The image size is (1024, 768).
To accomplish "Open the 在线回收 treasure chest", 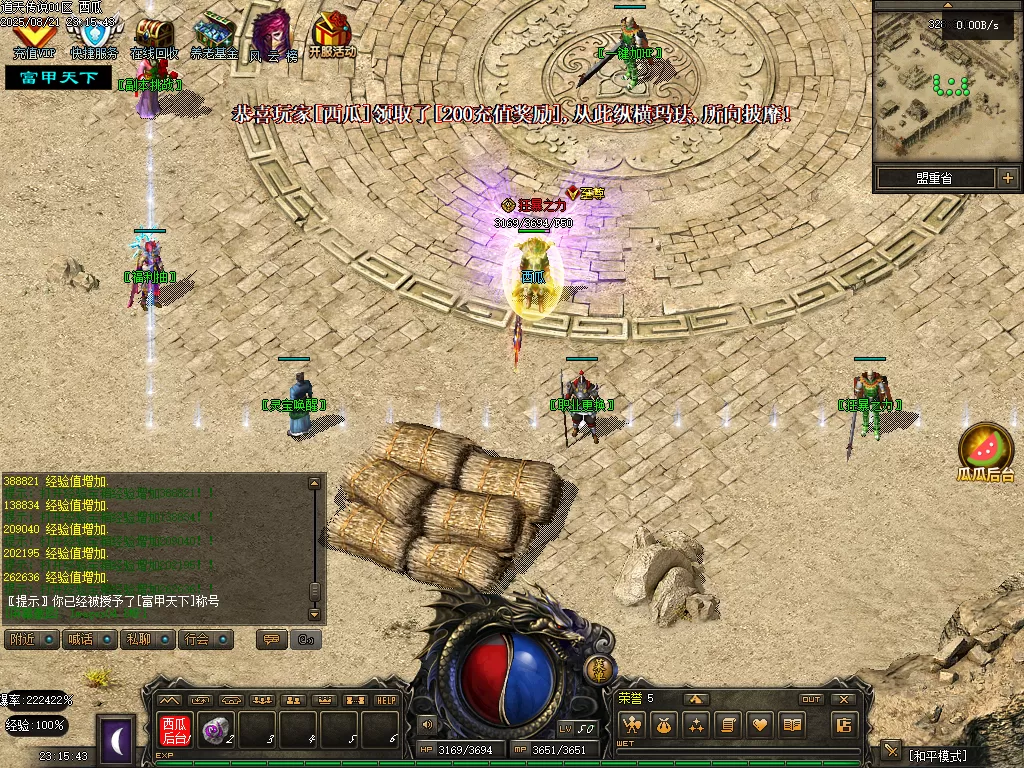I will 153,37.
